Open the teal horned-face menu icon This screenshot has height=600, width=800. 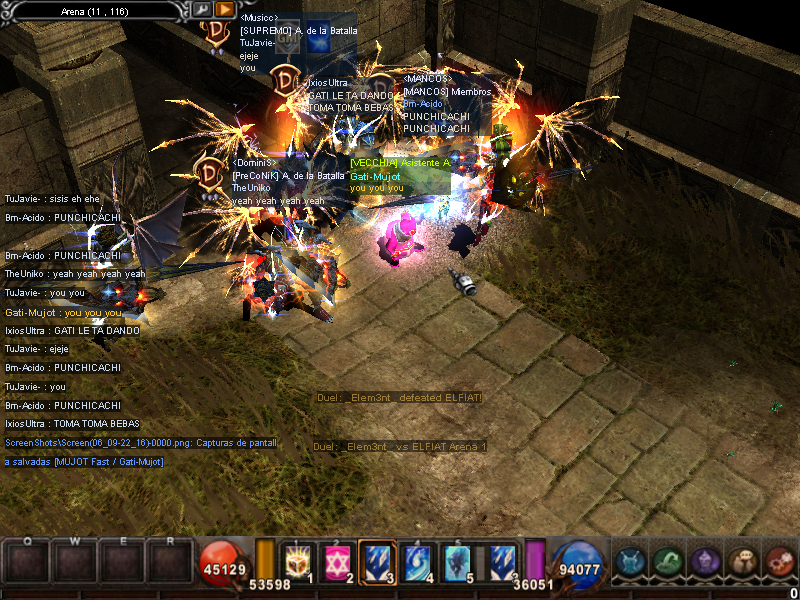click(x=629, y=562)
